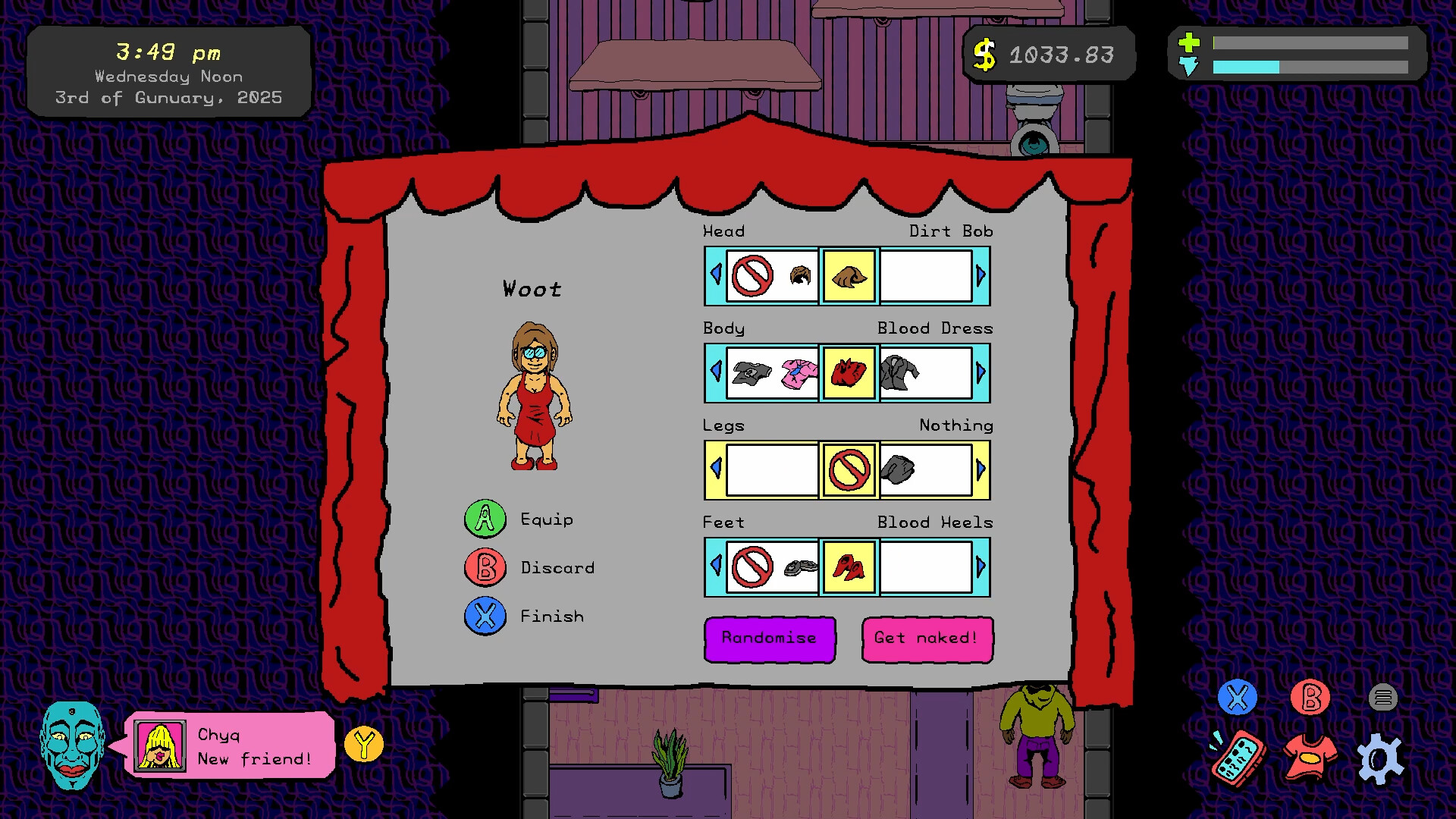Select the Dirt Bob wig icon in the Head row
The width and height of the screenshot is (1456, 819).
pos(847,276)
